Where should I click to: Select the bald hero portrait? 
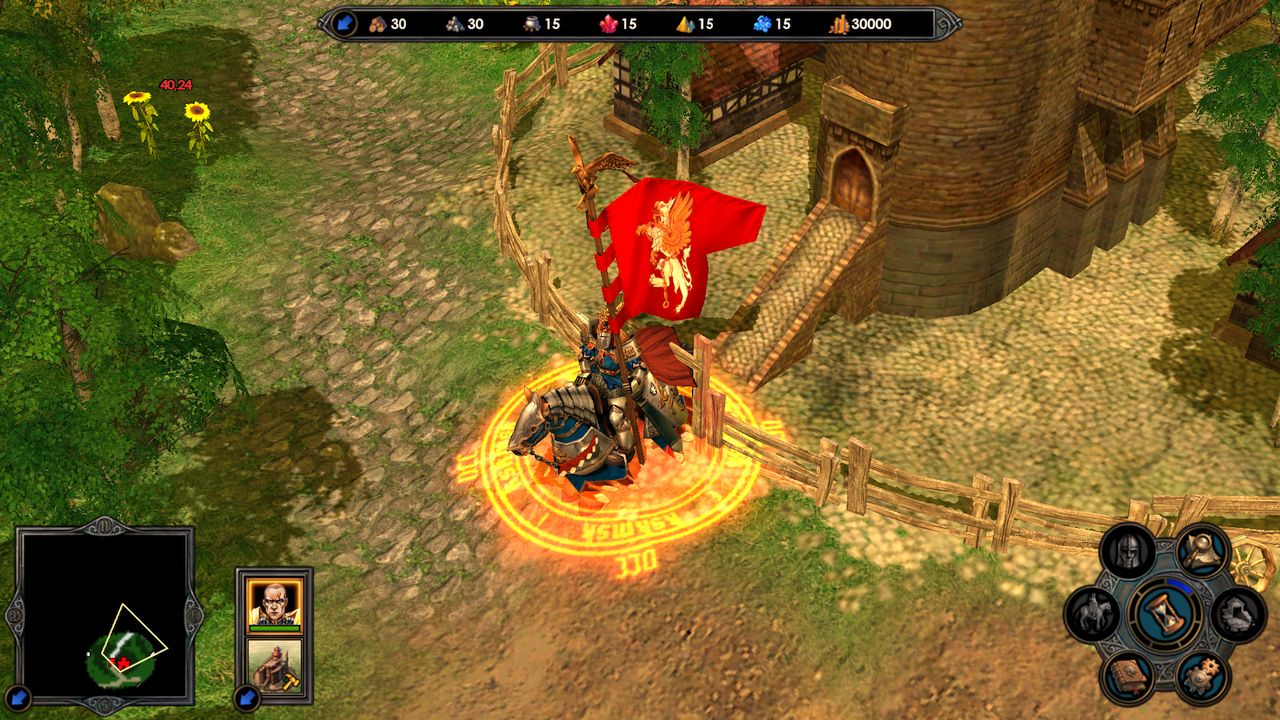(x=273, y=603)
